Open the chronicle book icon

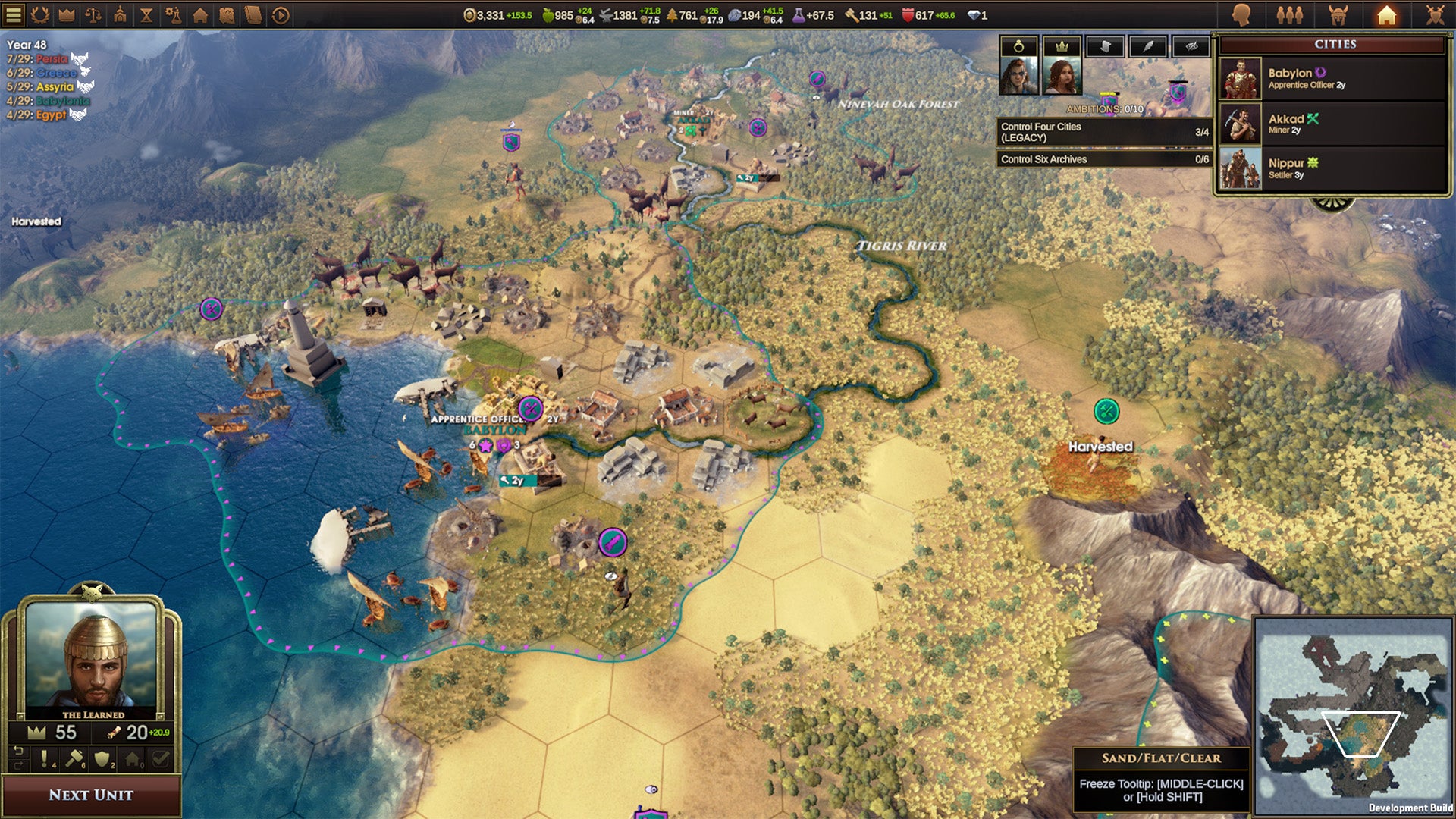[252, 14]
